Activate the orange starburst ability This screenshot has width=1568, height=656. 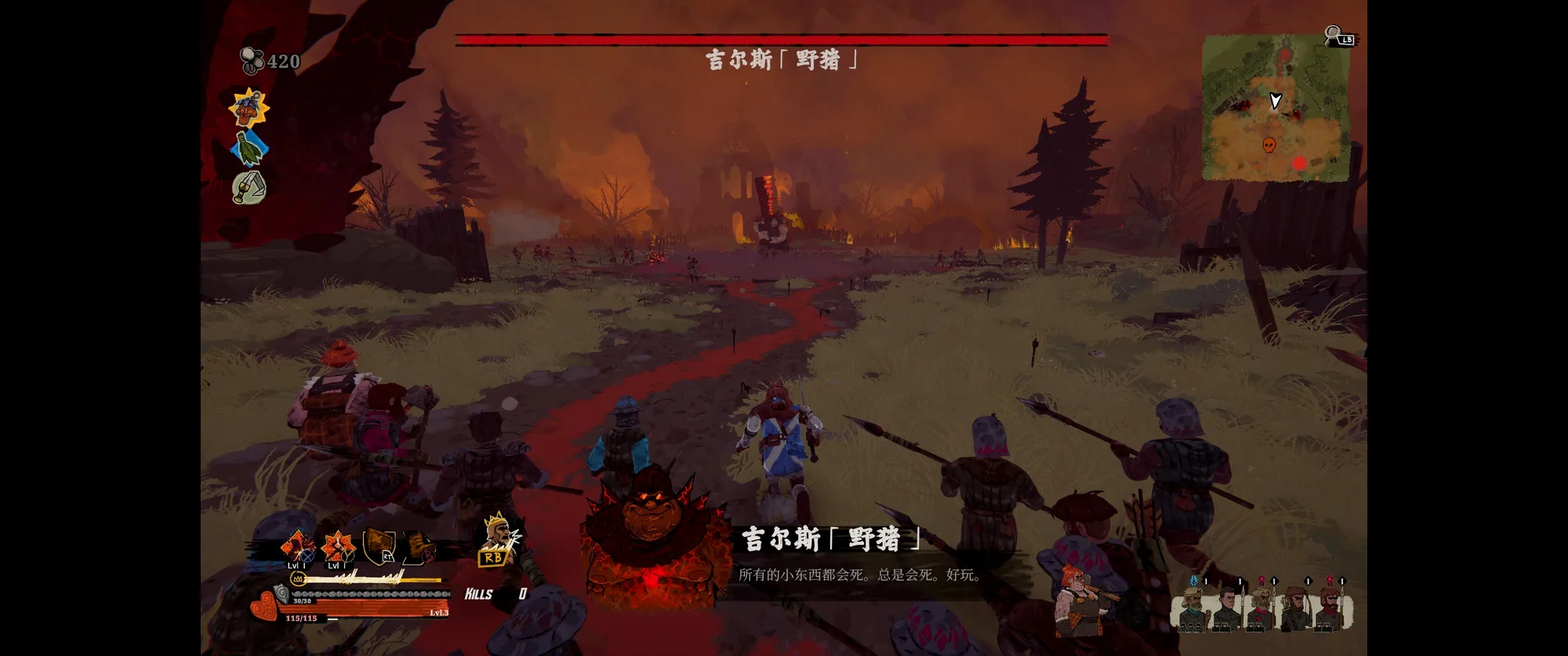click(338, 546)
